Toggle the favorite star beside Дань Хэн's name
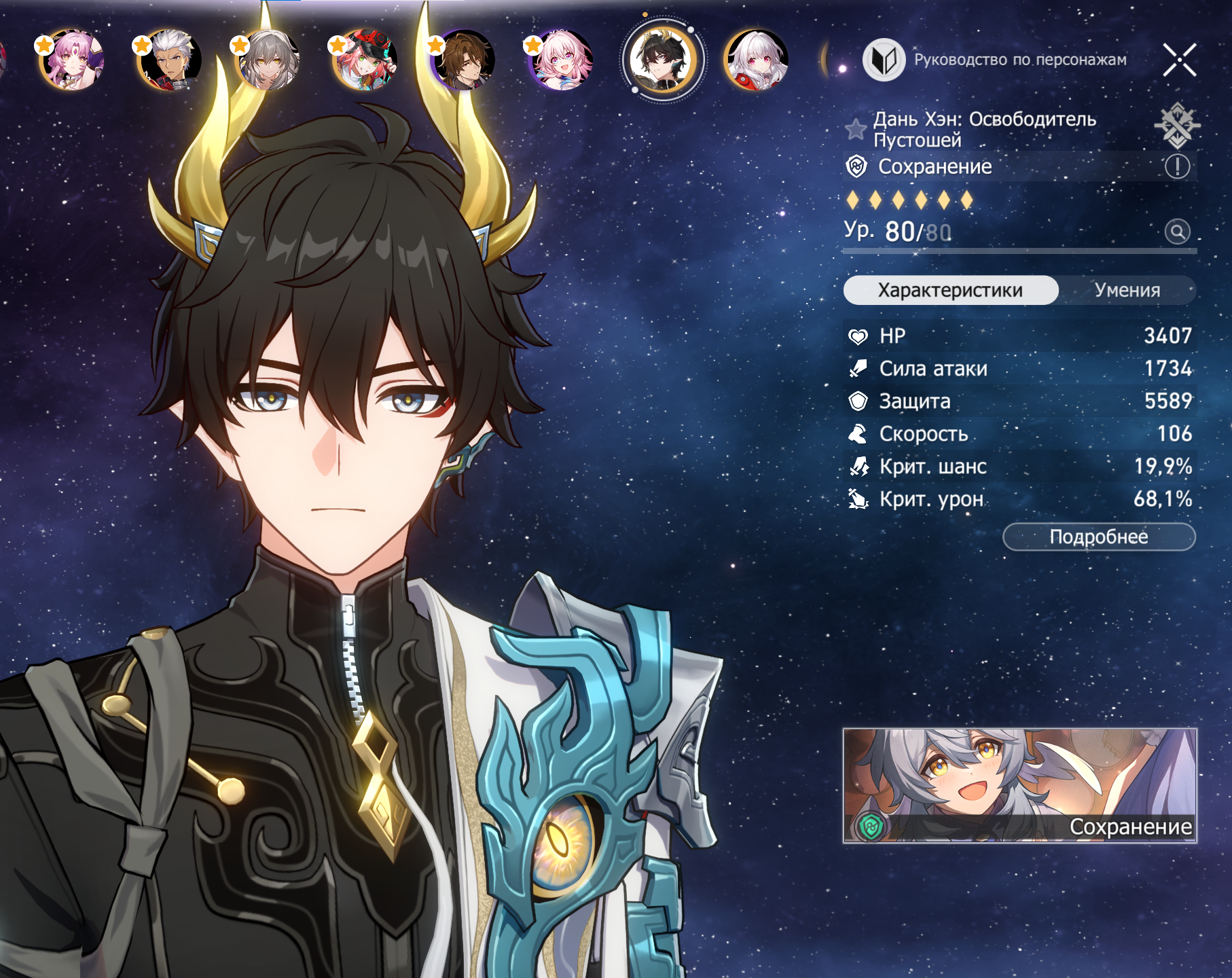Viewport: 1232px width, 978px height. click(856, 129)
